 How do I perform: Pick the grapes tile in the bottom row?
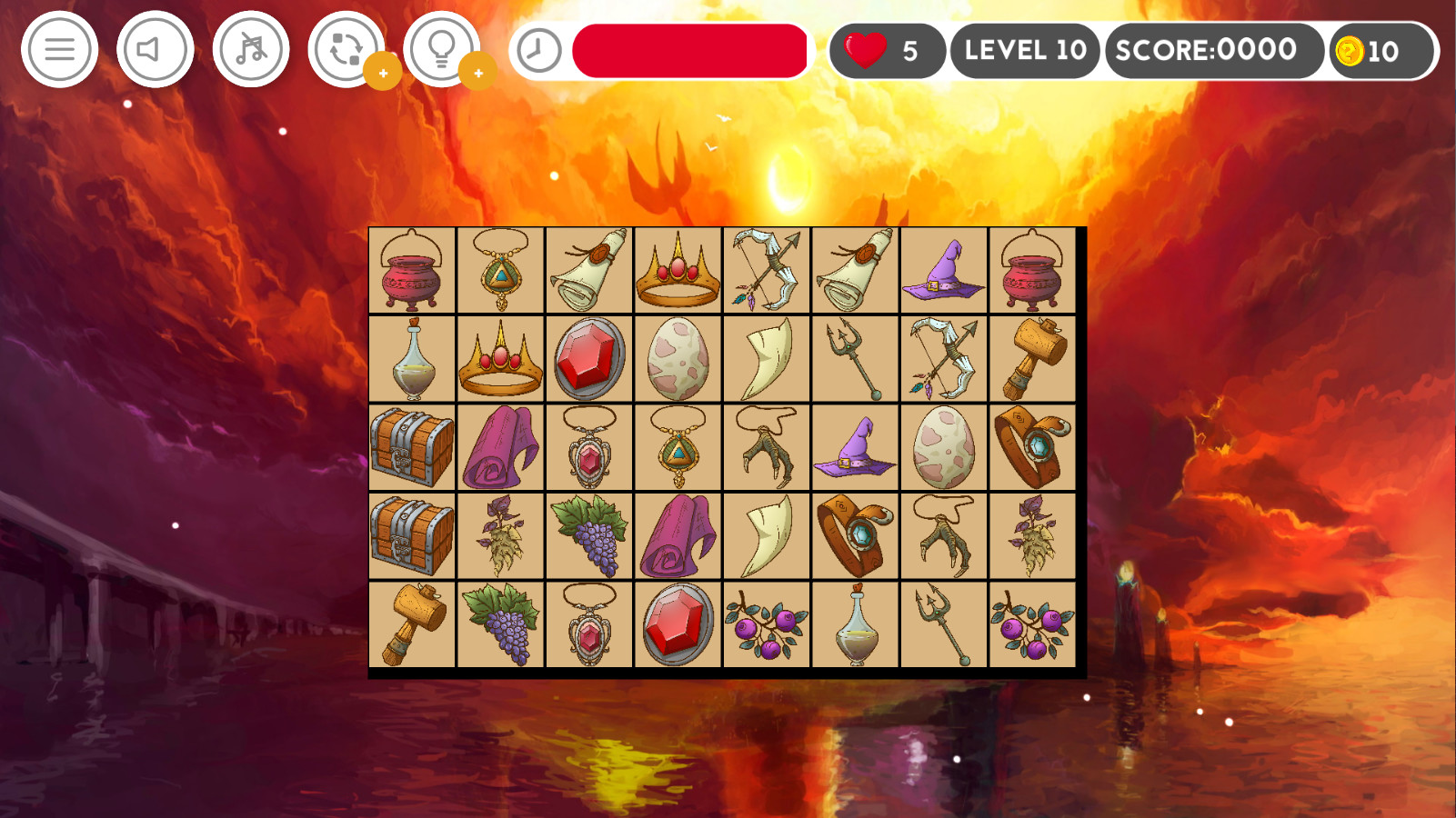[500, 625]
